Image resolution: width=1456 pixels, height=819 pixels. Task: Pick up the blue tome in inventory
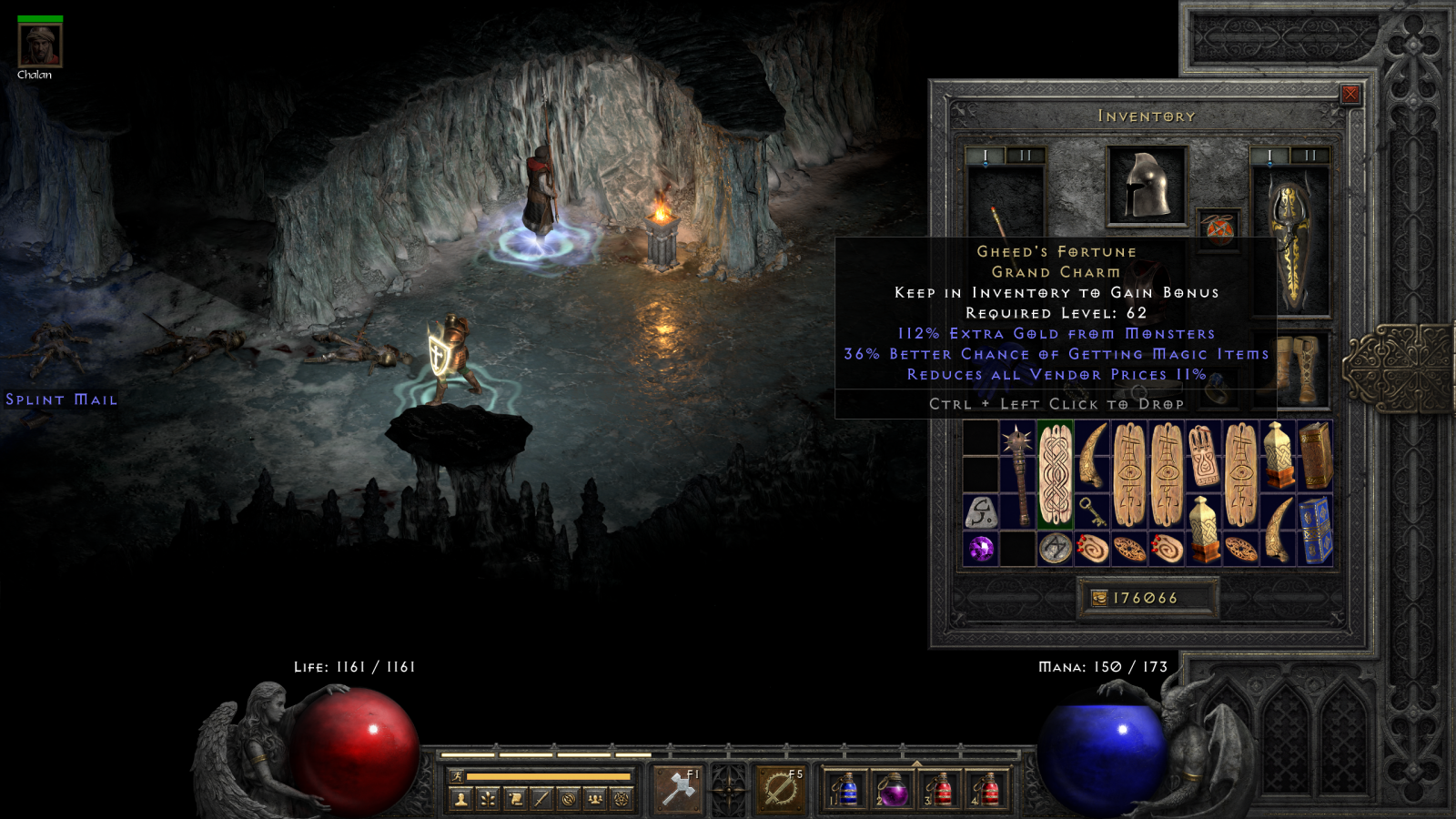pyautogui.click(x=1315, y=531)
